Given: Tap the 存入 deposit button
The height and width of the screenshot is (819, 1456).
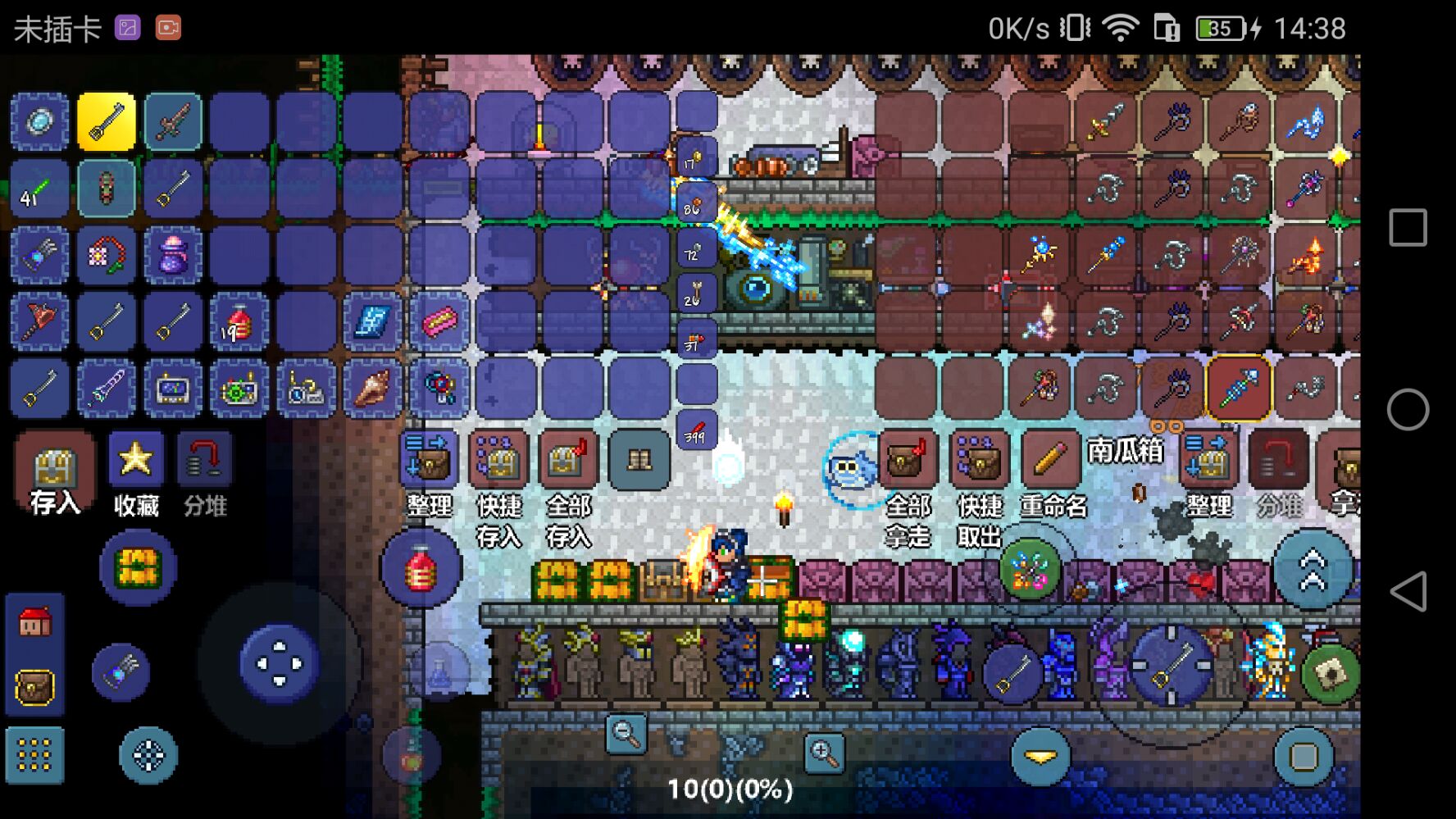Looking at the screenshot, I should pos(54,472).
